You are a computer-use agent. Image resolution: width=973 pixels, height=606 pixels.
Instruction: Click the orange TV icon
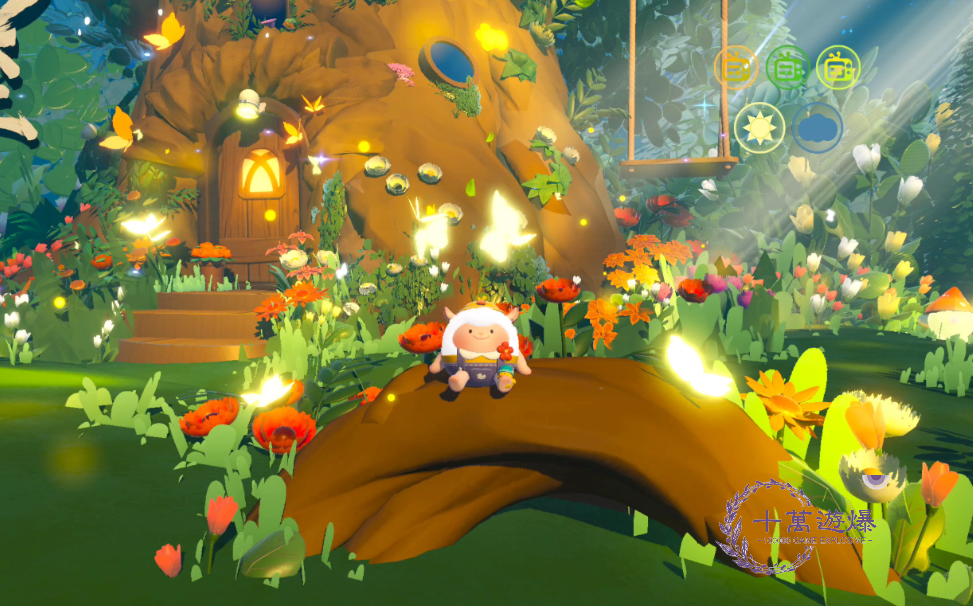tap(735, 68)
